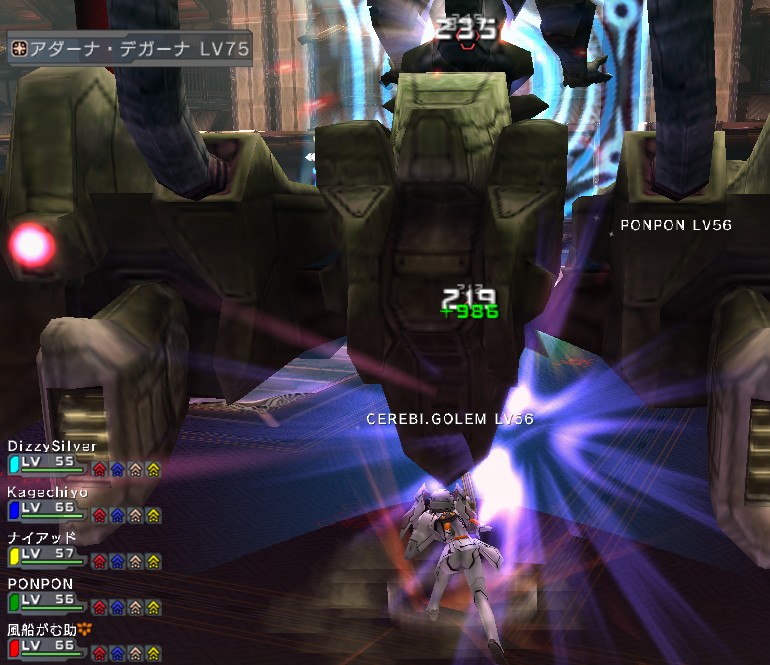Choose party member ナイアッド
This screenshot has width=770, height=665.
point(42,537)
